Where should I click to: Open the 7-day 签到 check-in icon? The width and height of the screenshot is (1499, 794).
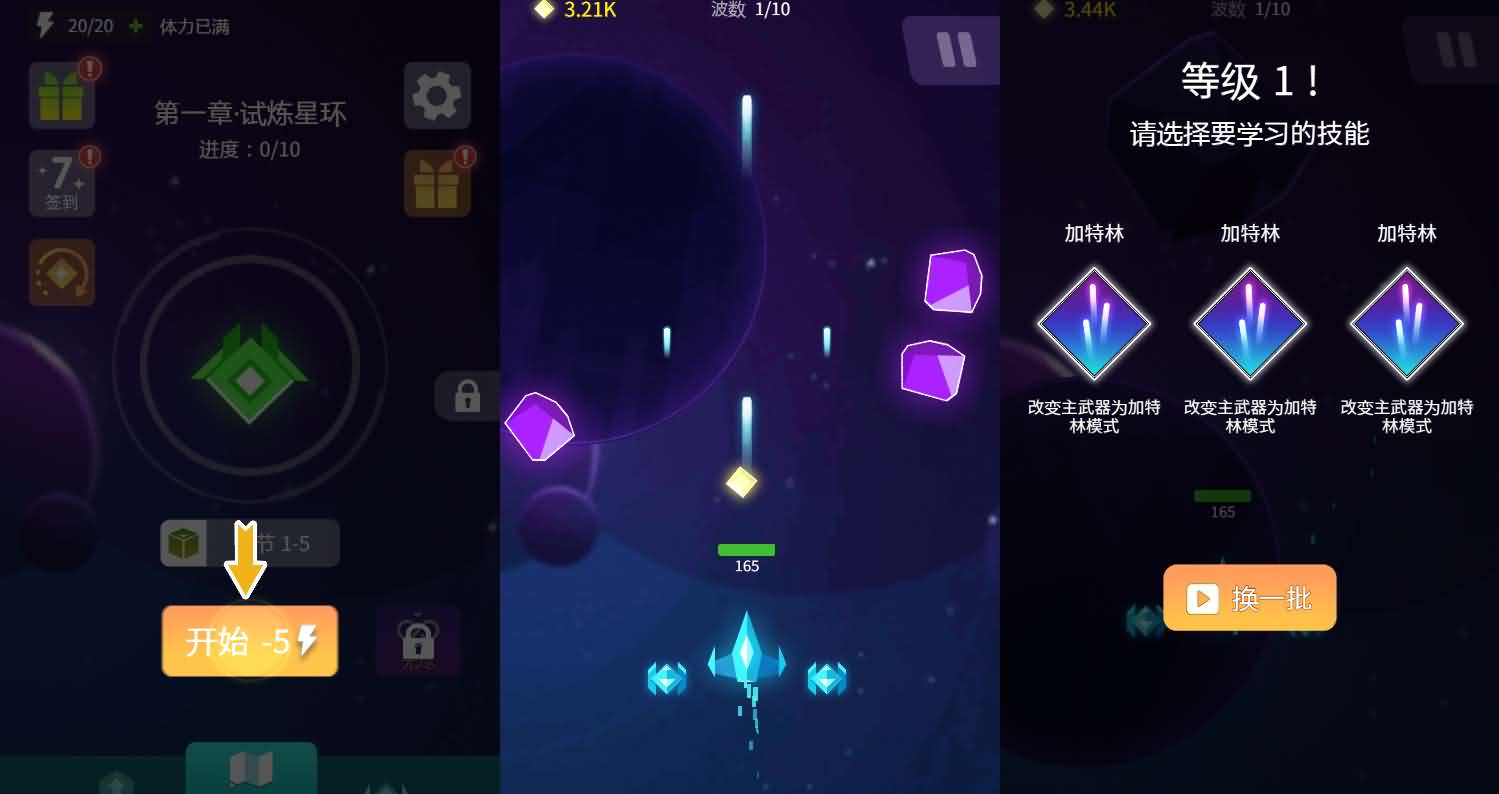point(62,183)
